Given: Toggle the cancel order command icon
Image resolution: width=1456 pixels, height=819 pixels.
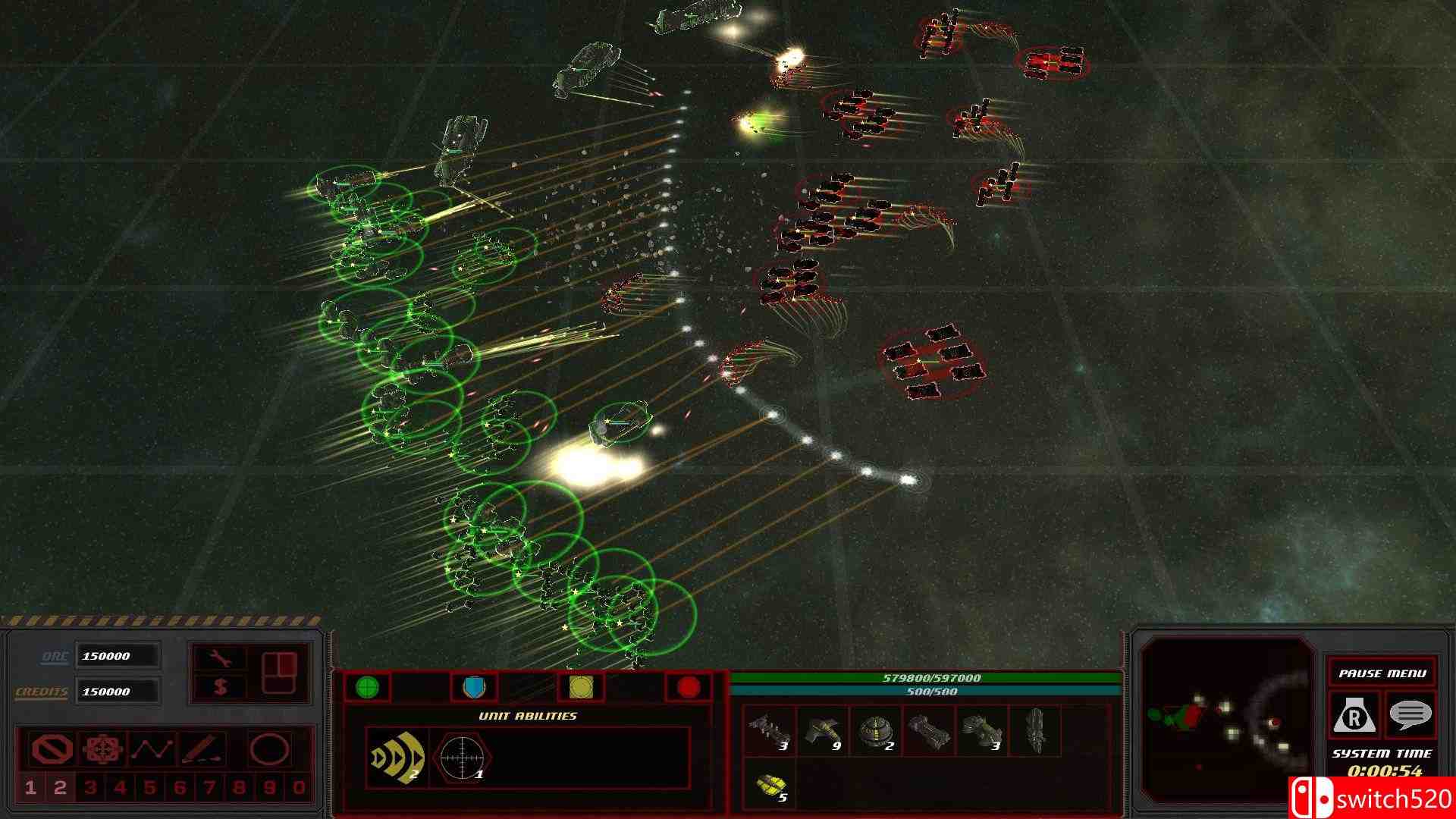Looking at the screenshot, I should point(49,748).
